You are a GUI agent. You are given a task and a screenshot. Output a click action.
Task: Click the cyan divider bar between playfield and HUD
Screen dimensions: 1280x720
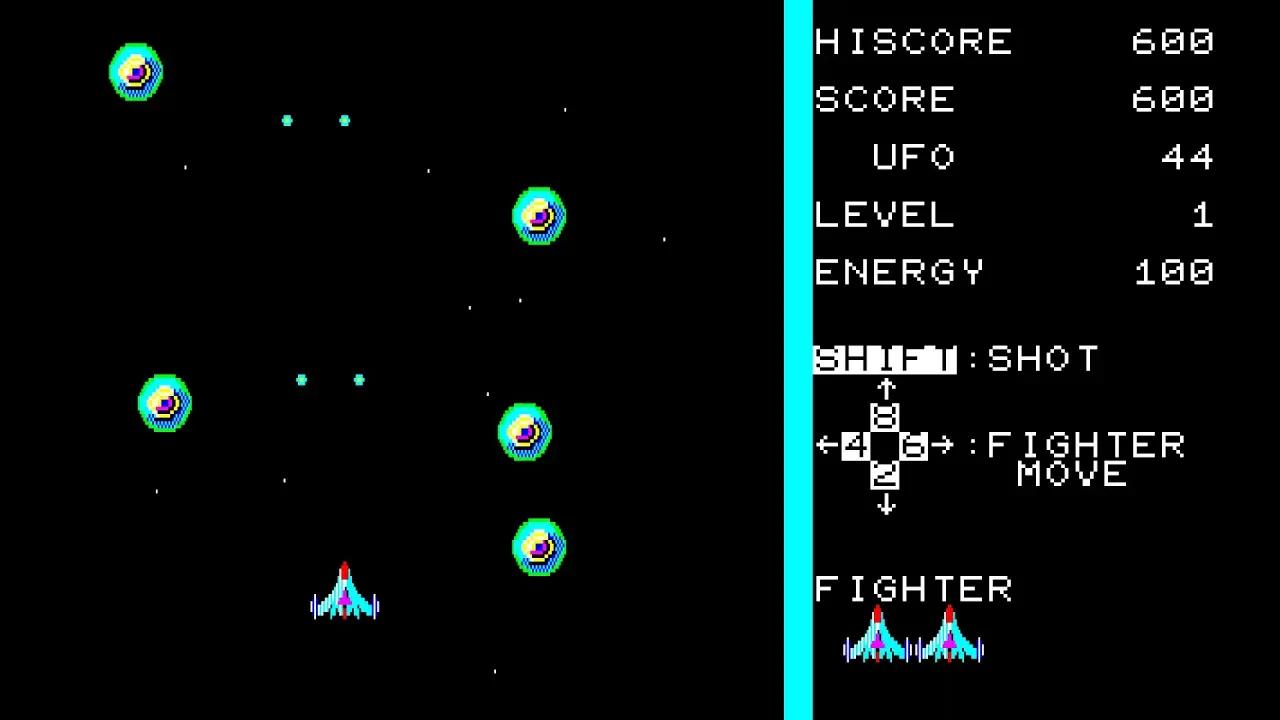(x=797, y=360)
